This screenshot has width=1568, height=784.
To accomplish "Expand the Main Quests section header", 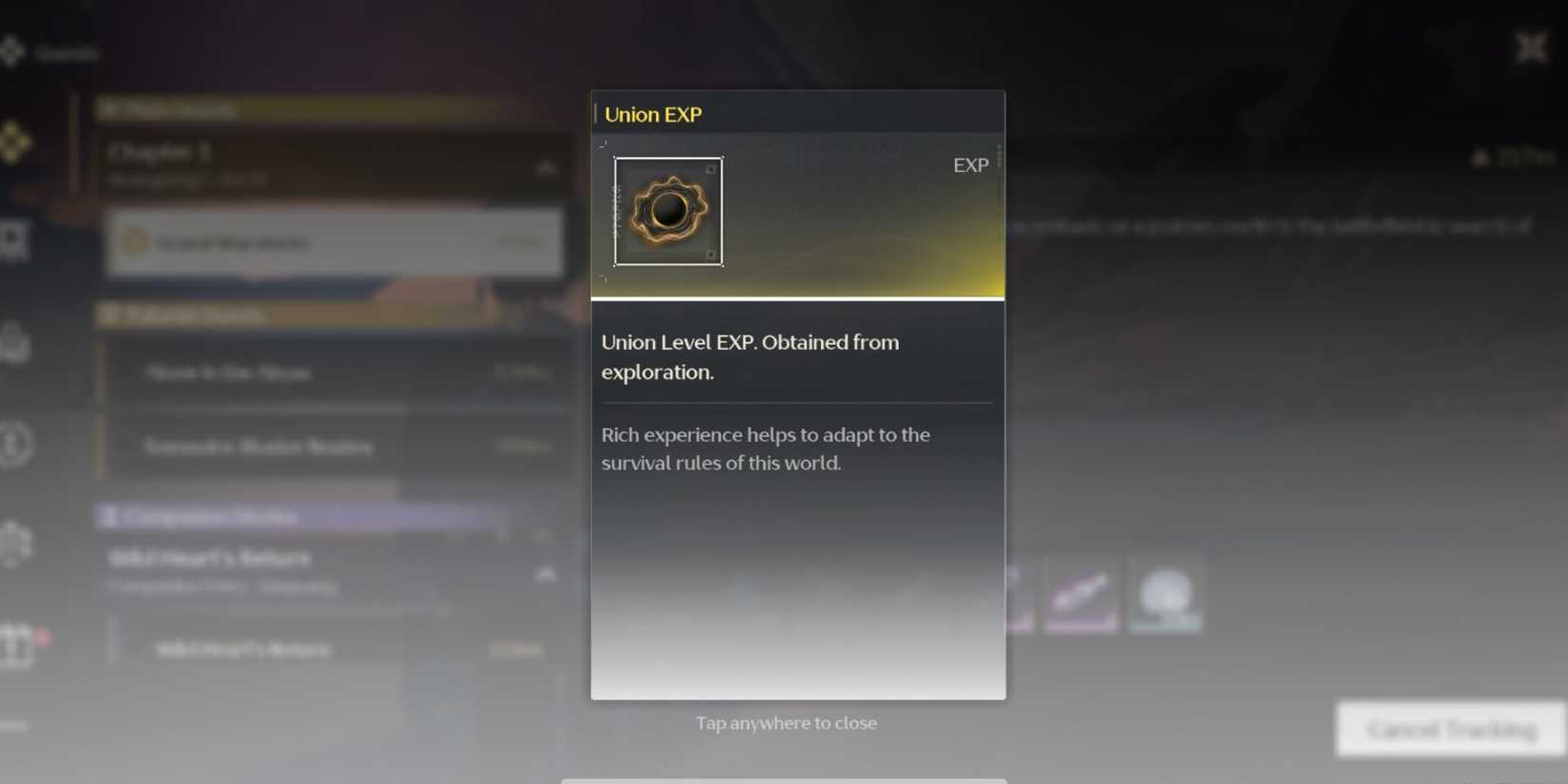I will 171,107.
